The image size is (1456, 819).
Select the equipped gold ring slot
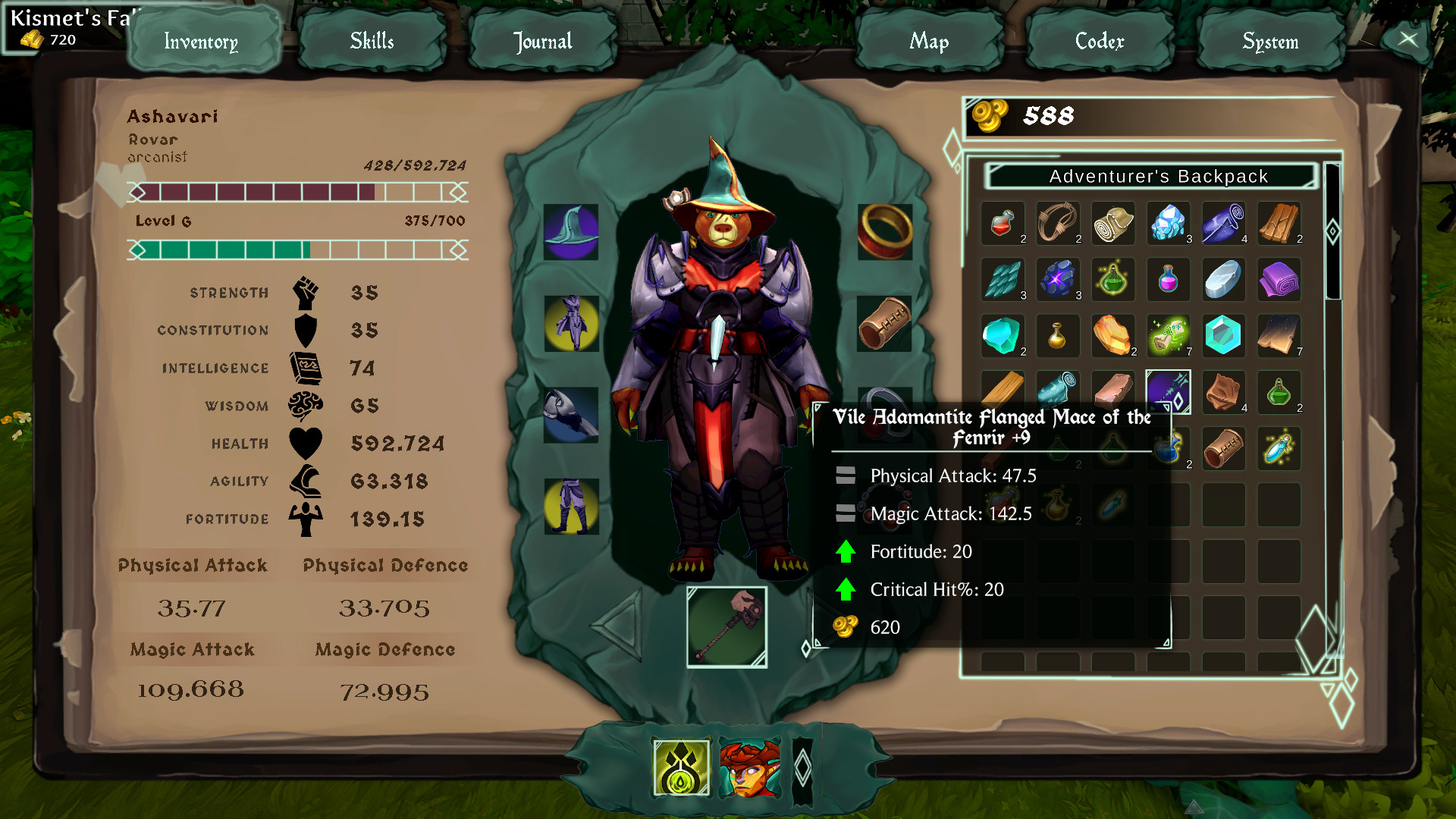pos(884,232)
